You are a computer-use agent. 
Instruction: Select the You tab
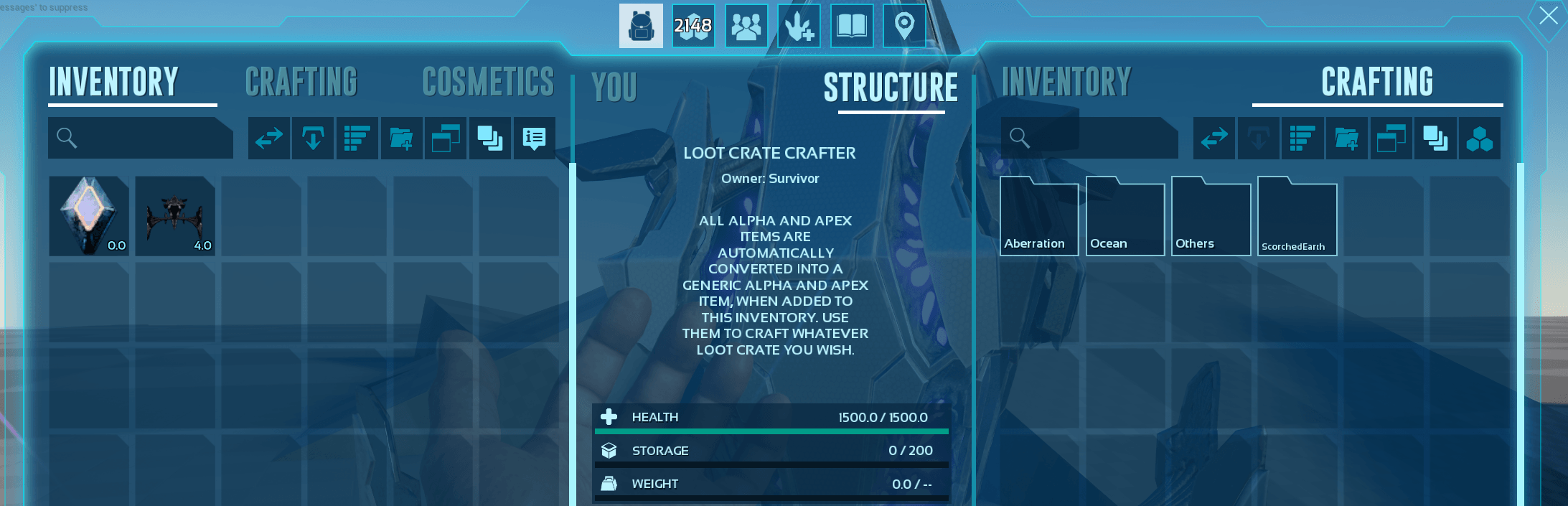pyautogui.click(x=614, y=88)
